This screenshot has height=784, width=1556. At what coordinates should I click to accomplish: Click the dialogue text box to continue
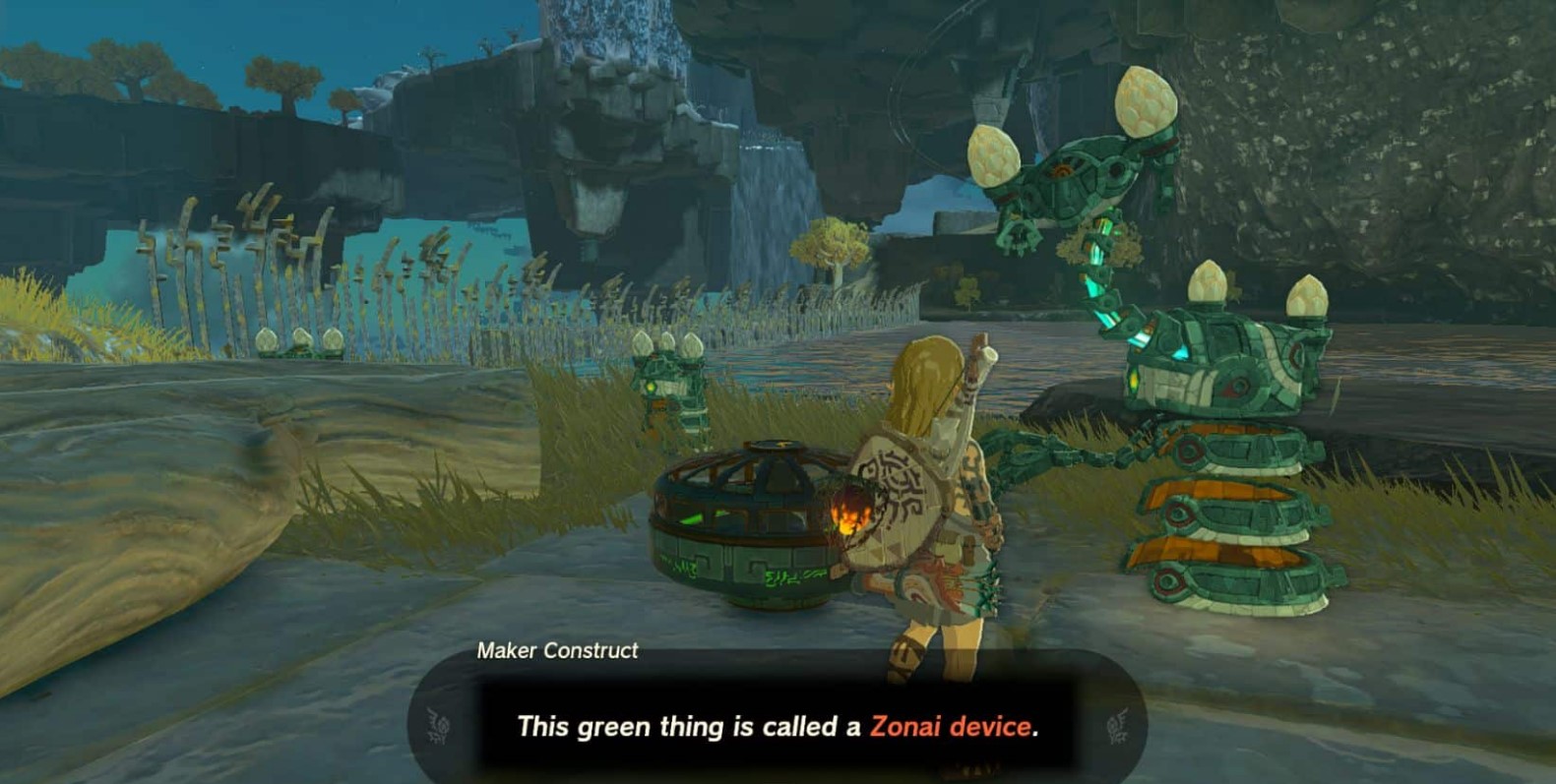point(778,727)
